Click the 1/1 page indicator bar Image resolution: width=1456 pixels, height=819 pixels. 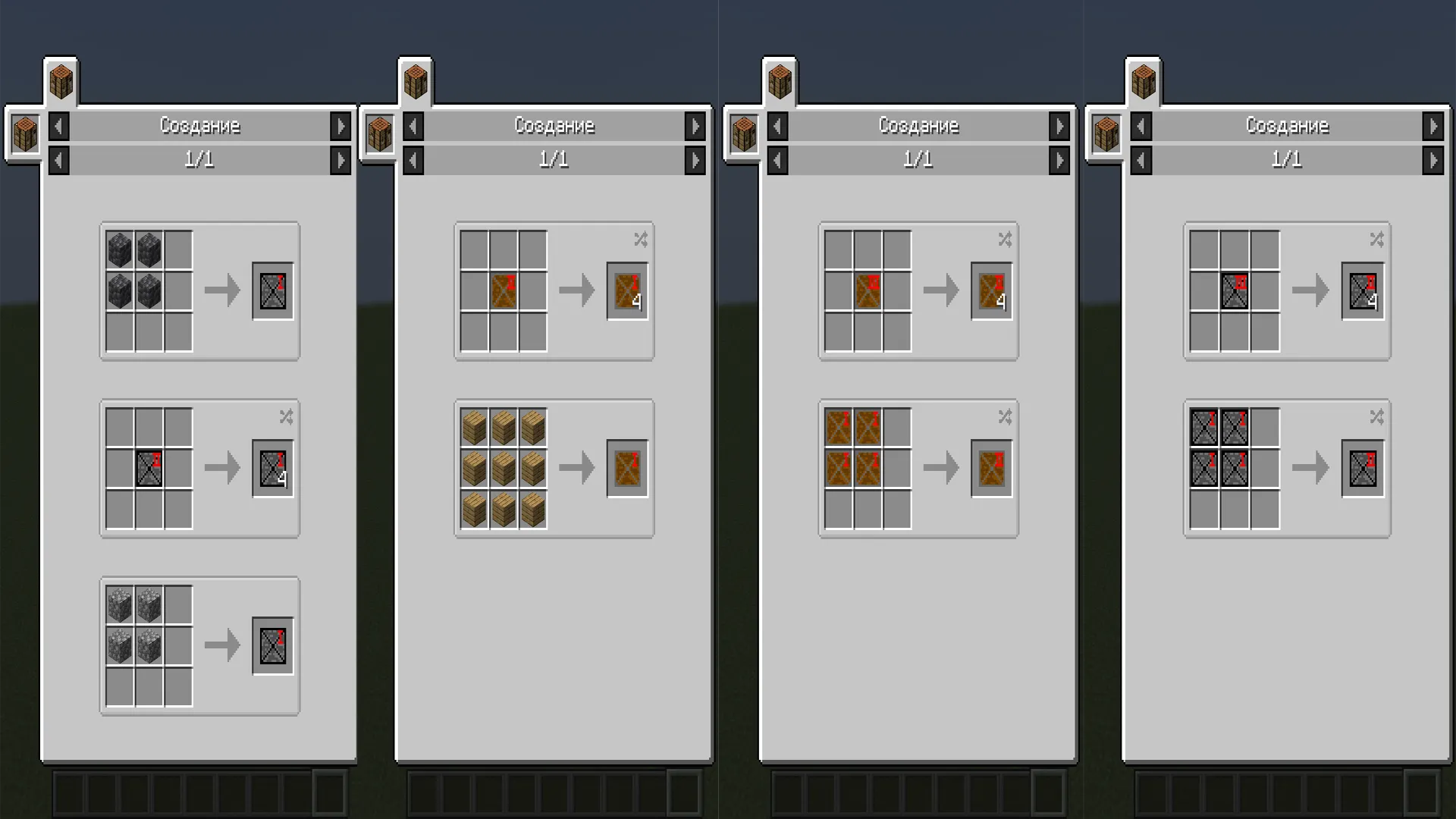(x=199, y=160)
